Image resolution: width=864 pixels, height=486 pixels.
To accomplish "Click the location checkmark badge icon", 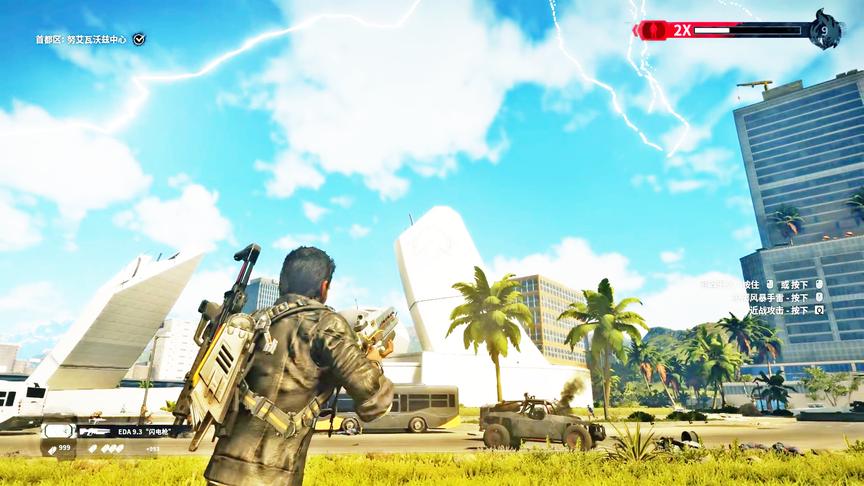I will [139, 39].
